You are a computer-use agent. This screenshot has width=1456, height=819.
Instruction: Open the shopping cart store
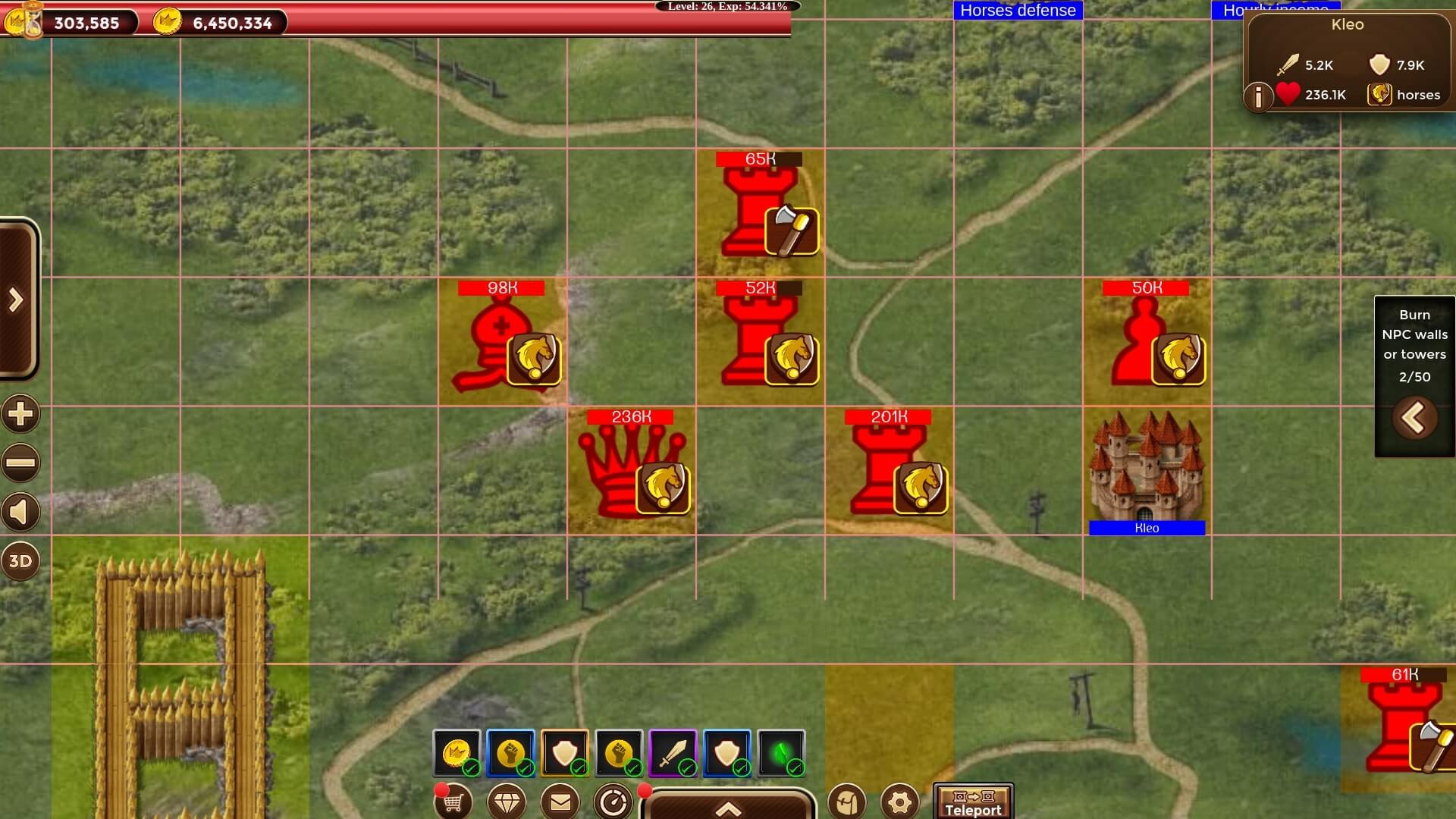coord(453,802)
